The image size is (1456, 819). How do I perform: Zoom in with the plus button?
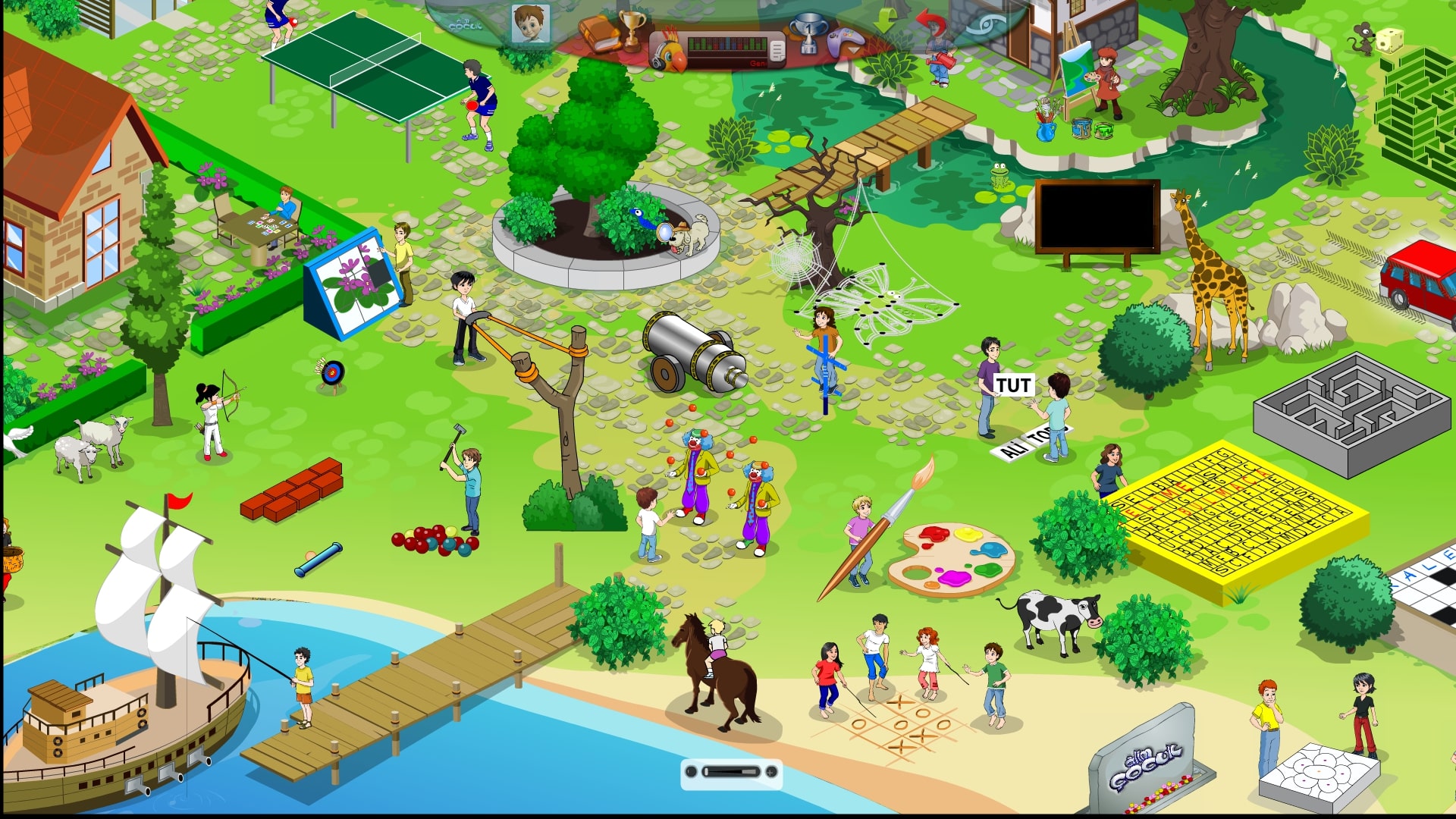tap(771, 772)
